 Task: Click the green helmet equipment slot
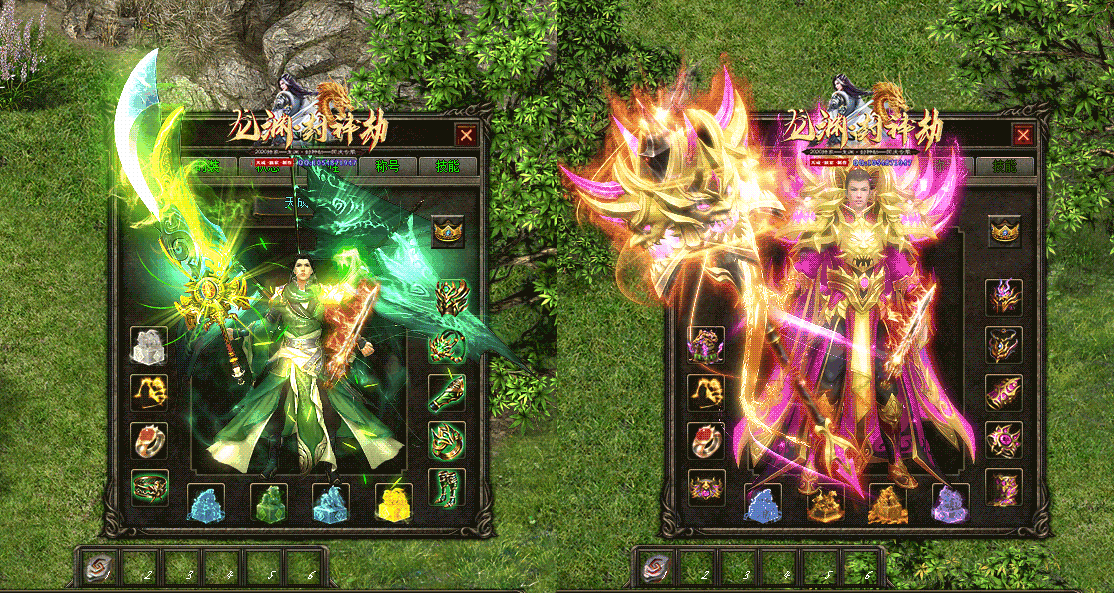pos(448,297)
